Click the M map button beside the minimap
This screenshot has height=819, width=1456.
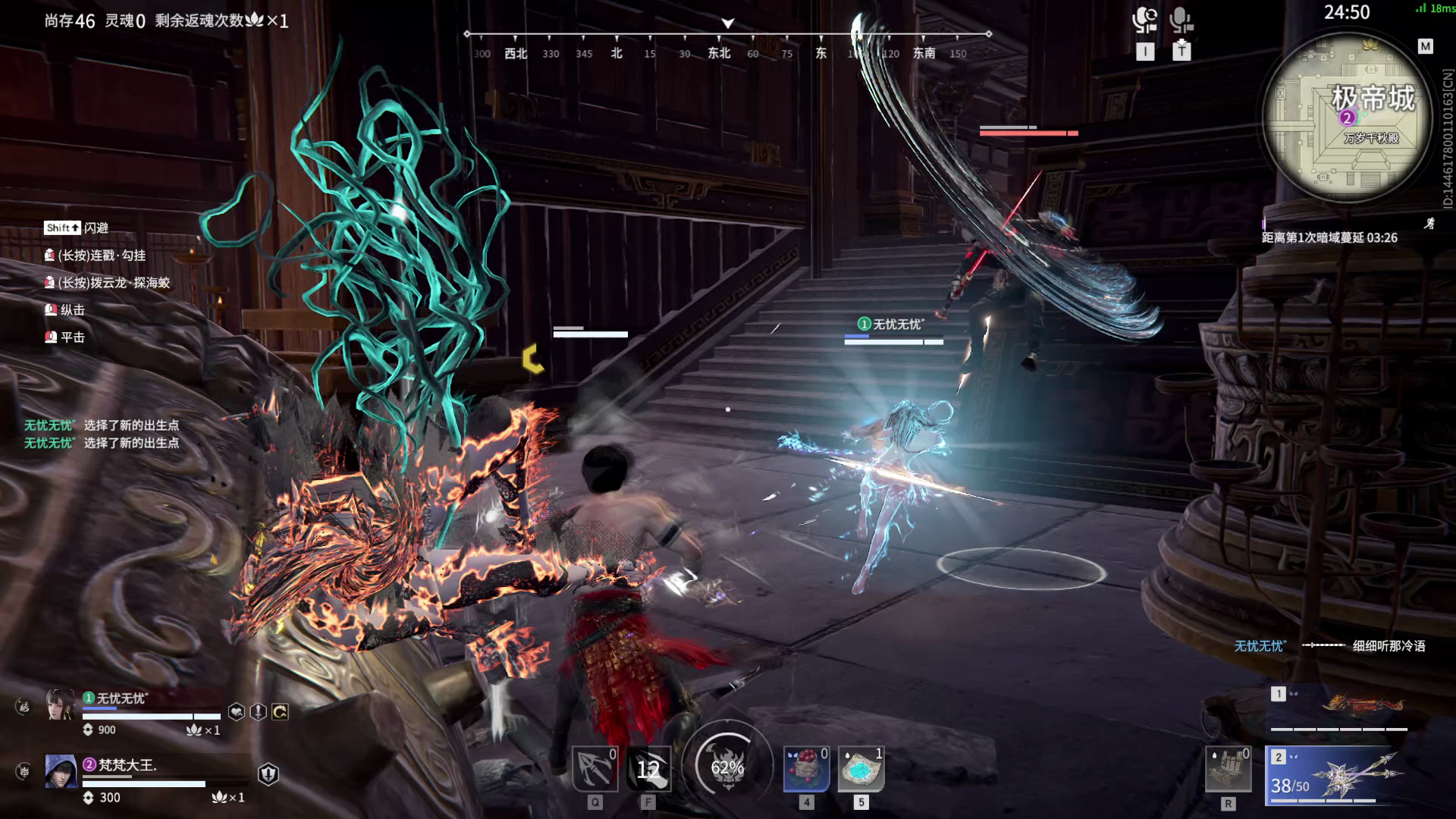(x=1425, y=47)
